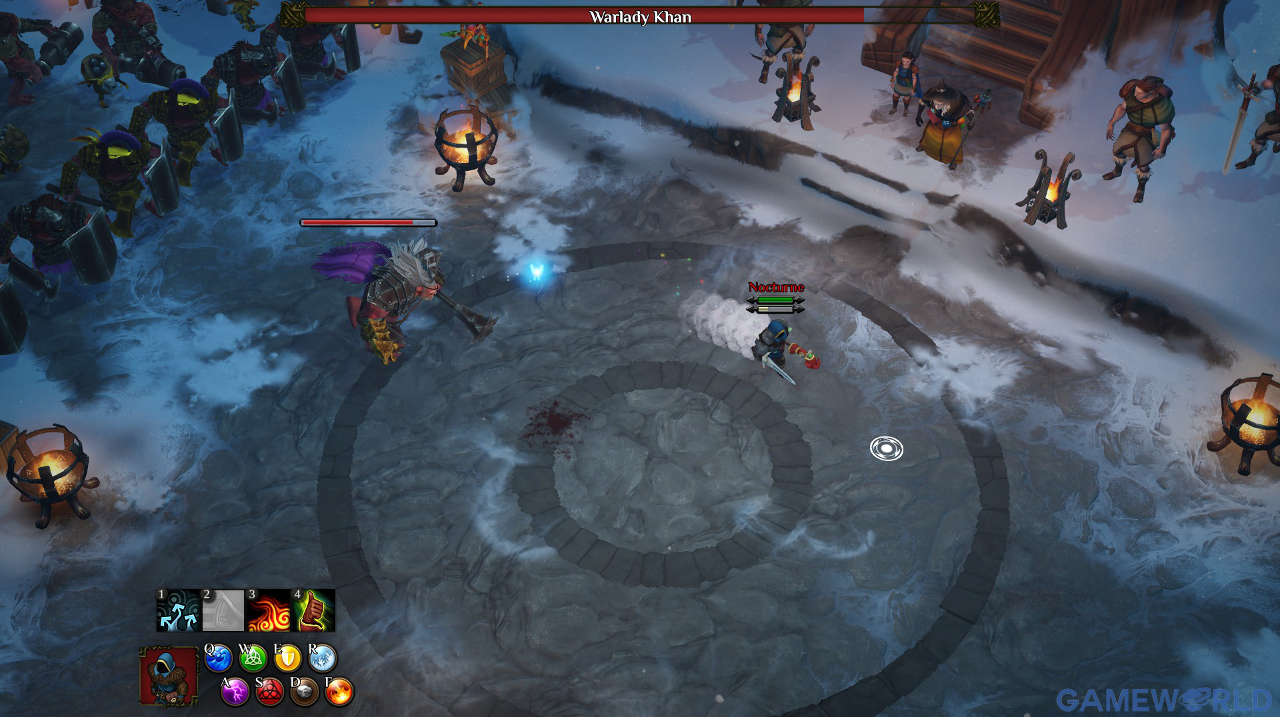
Task: Select the orange fire element orb
Action: [339, 691]
